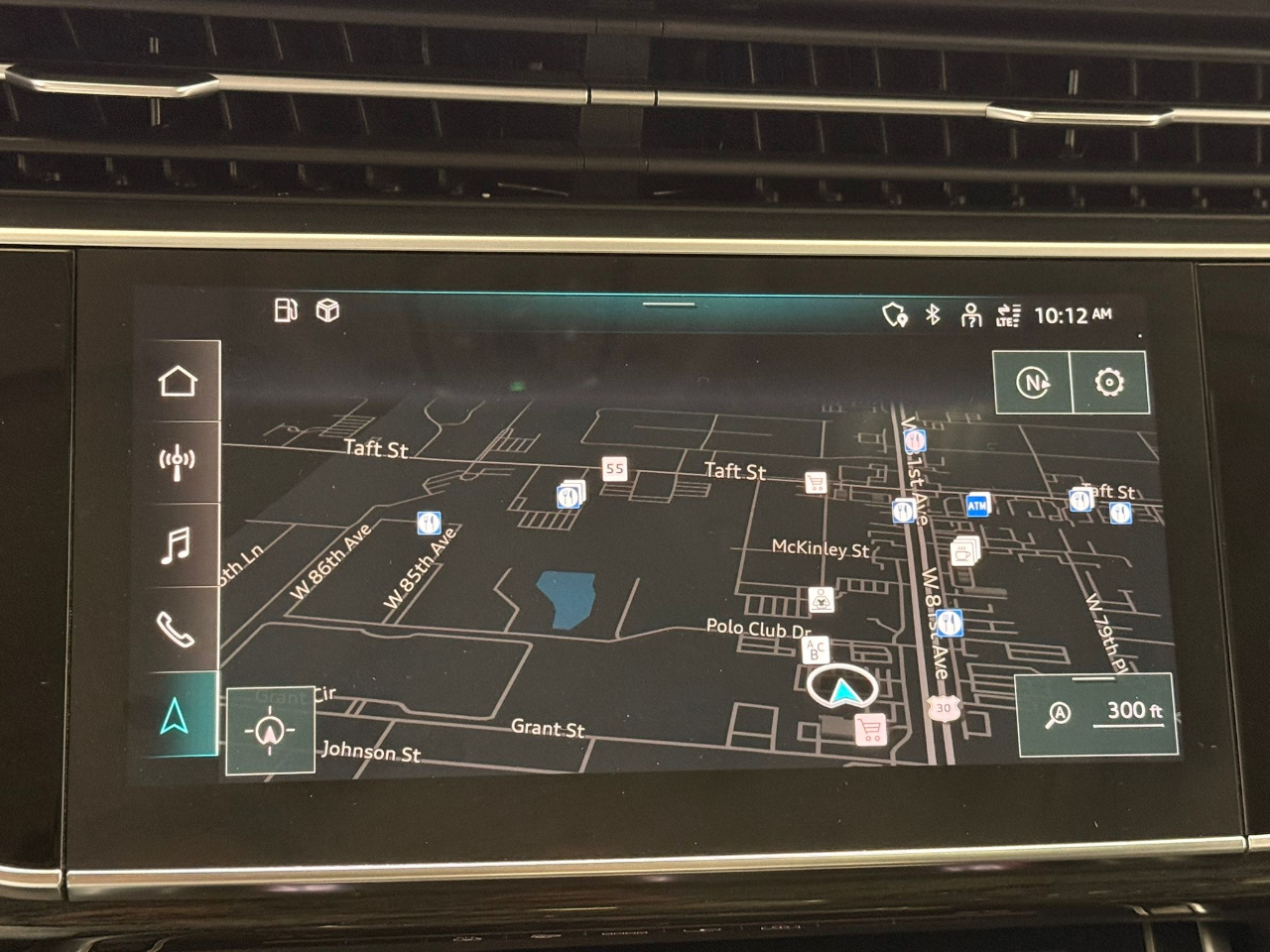Go to the Home screen
This screenshot has width=1270, height=952.
tap(178, 381)
